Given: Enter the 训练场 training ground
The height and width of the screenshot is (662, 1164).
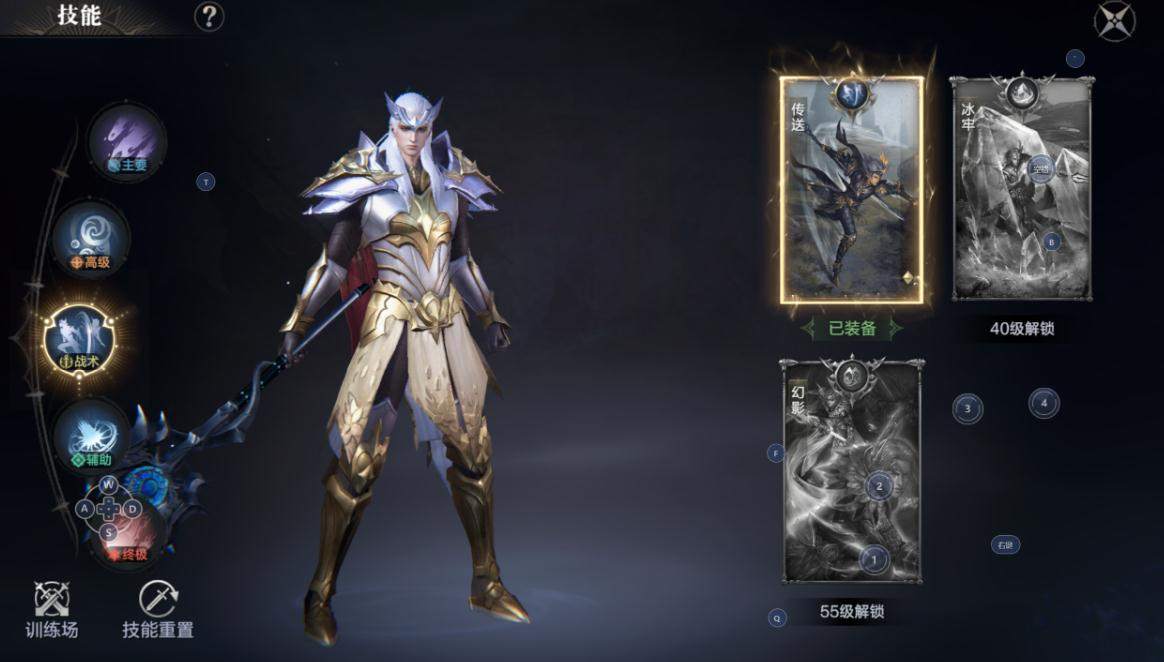Looking at the screenshot, I should (x=52, y=608).
